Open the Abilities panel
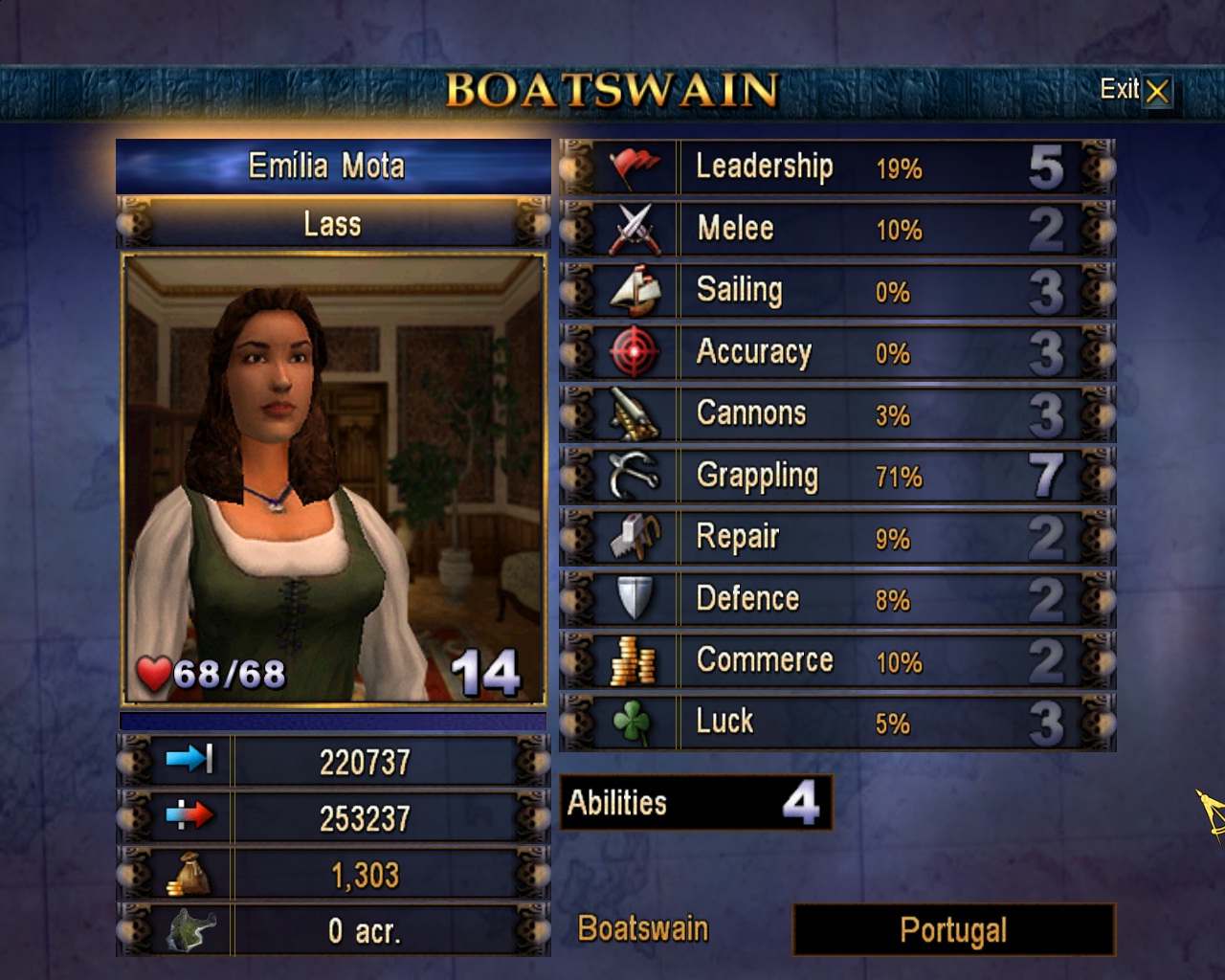The width and height of the screenshot is (1225, 980). click(696, 803)
